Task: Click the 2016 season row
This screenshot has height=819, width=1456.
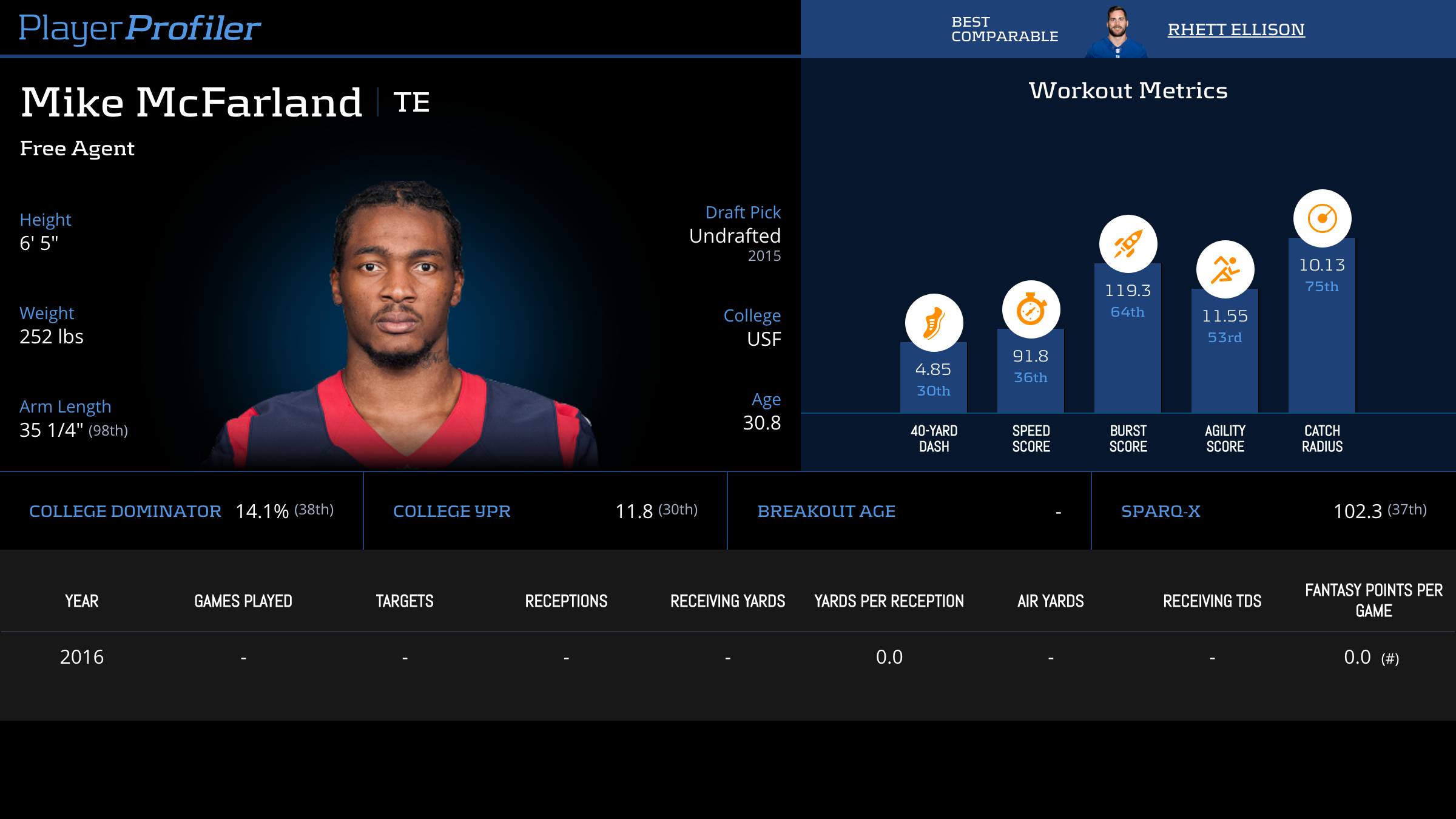Action: (82, 657)
